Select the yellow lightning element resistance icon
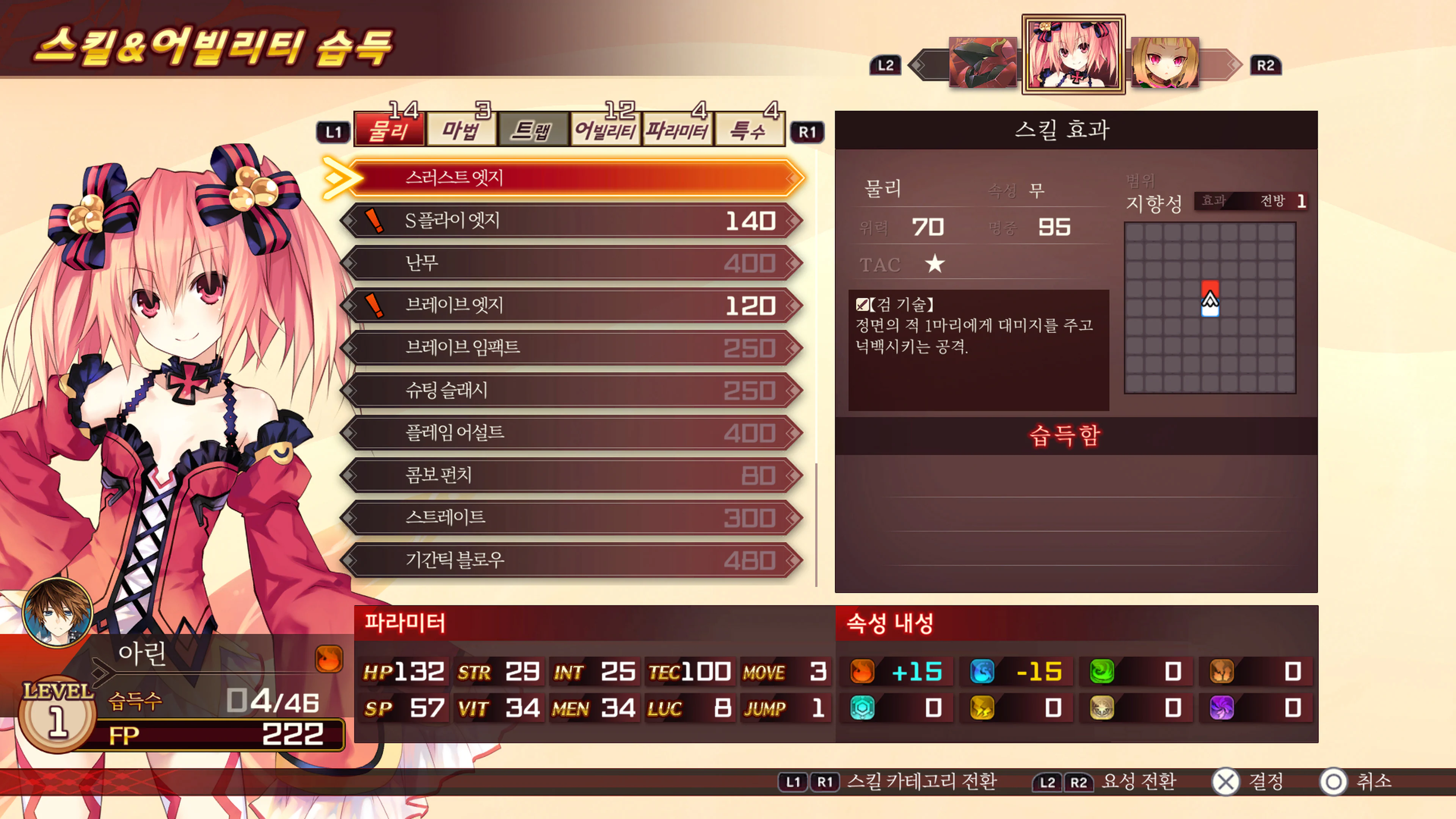The height and width of the screenshot is (819, 1456). (x=981, y=707)
